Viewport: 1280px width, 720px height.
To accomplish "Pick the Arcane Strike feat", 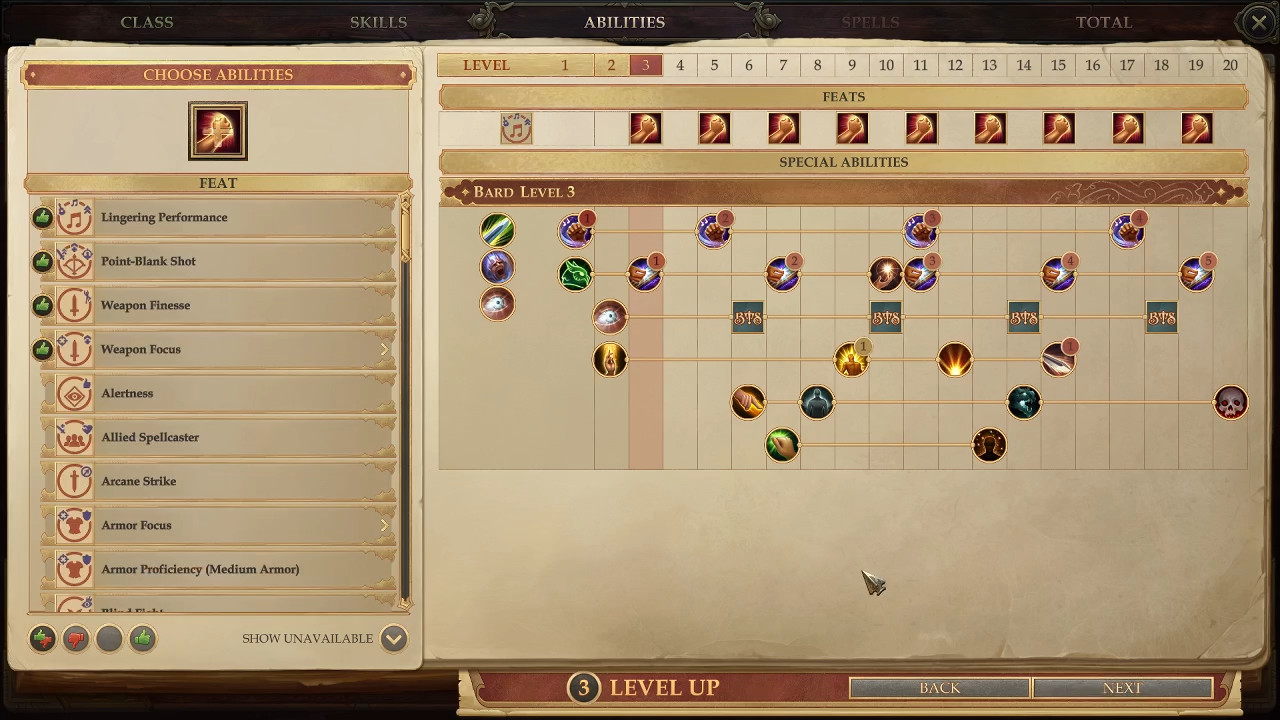I will click(220, 481).
